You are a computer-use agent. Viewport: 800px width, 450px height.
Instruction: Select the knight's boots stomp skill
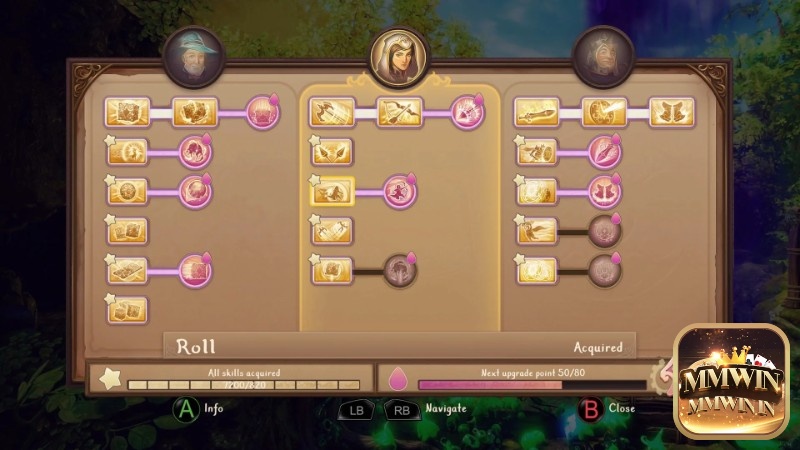[x=671, y=112]
